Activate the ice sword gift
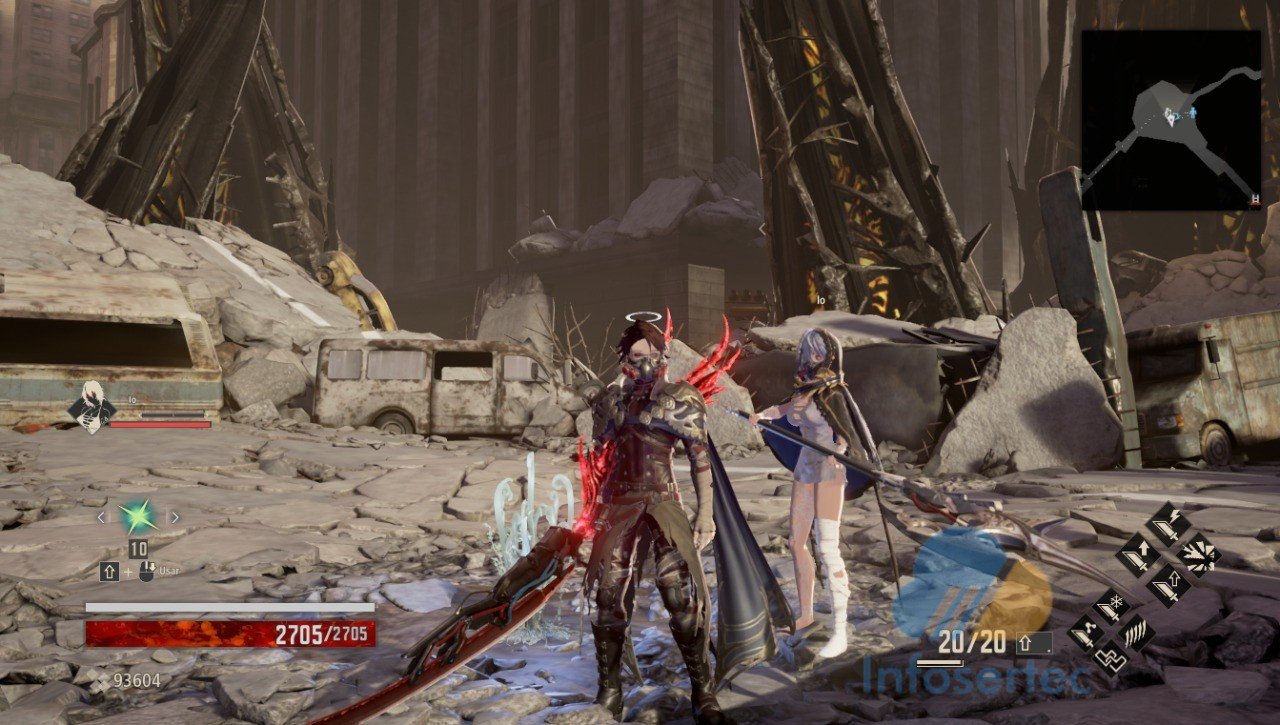Image resolution: width=1280 pixels, height=725 pixels. click(x=1109, y=606)
